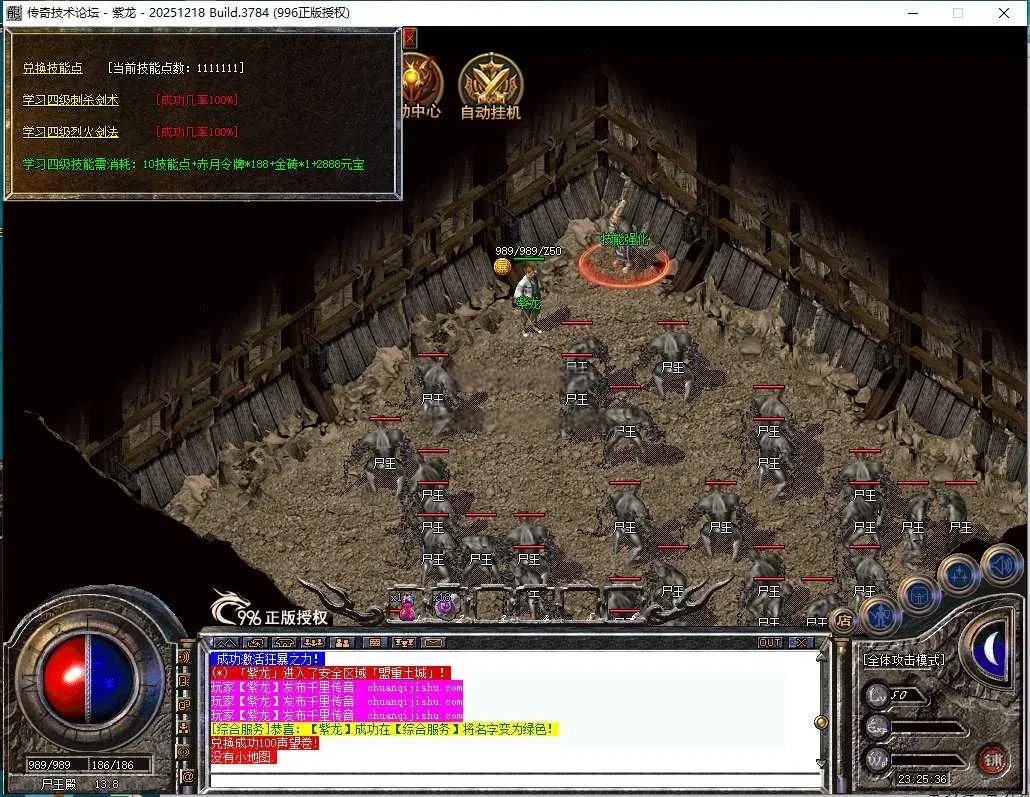Click the 店 shop button

coord(842,620)
